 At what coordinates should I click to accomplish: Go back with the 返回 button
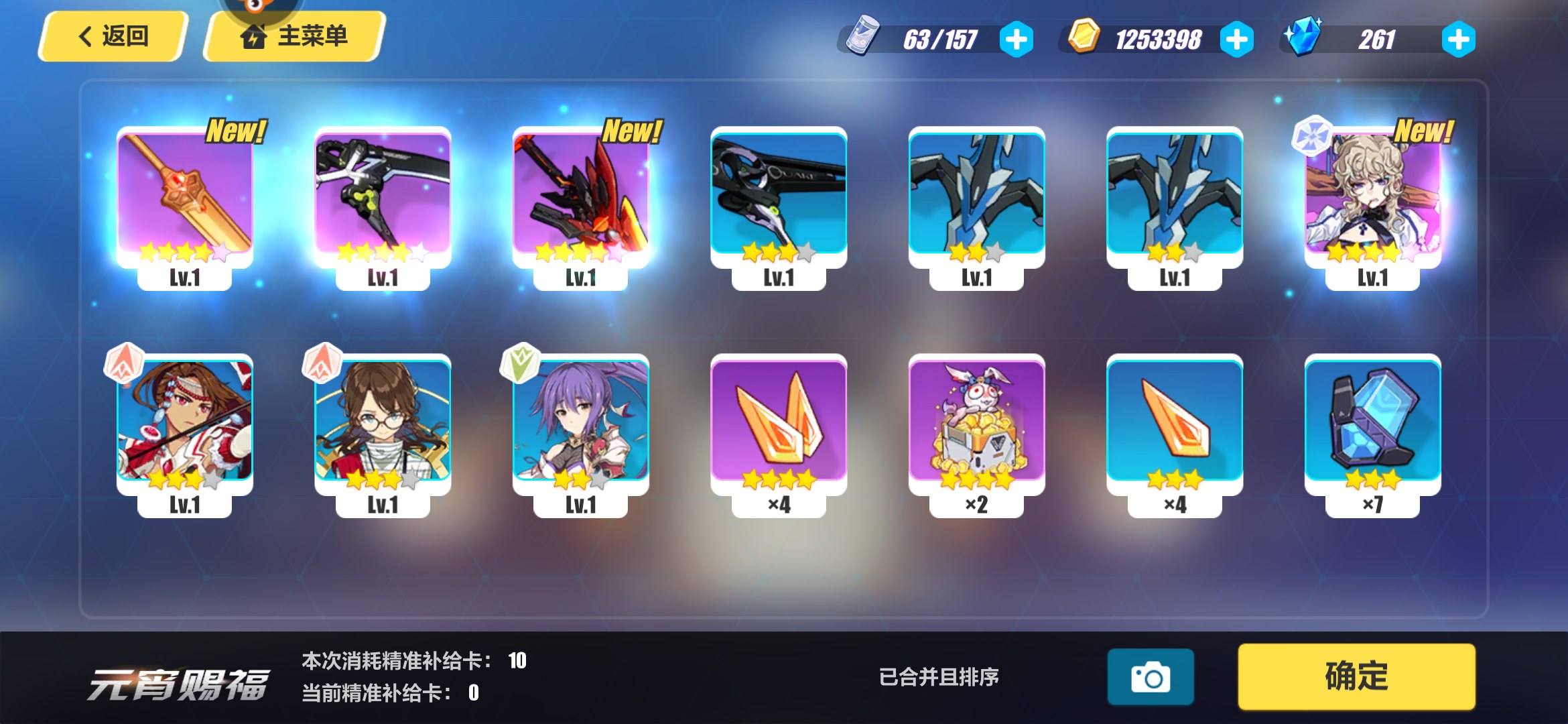(113, 36)
